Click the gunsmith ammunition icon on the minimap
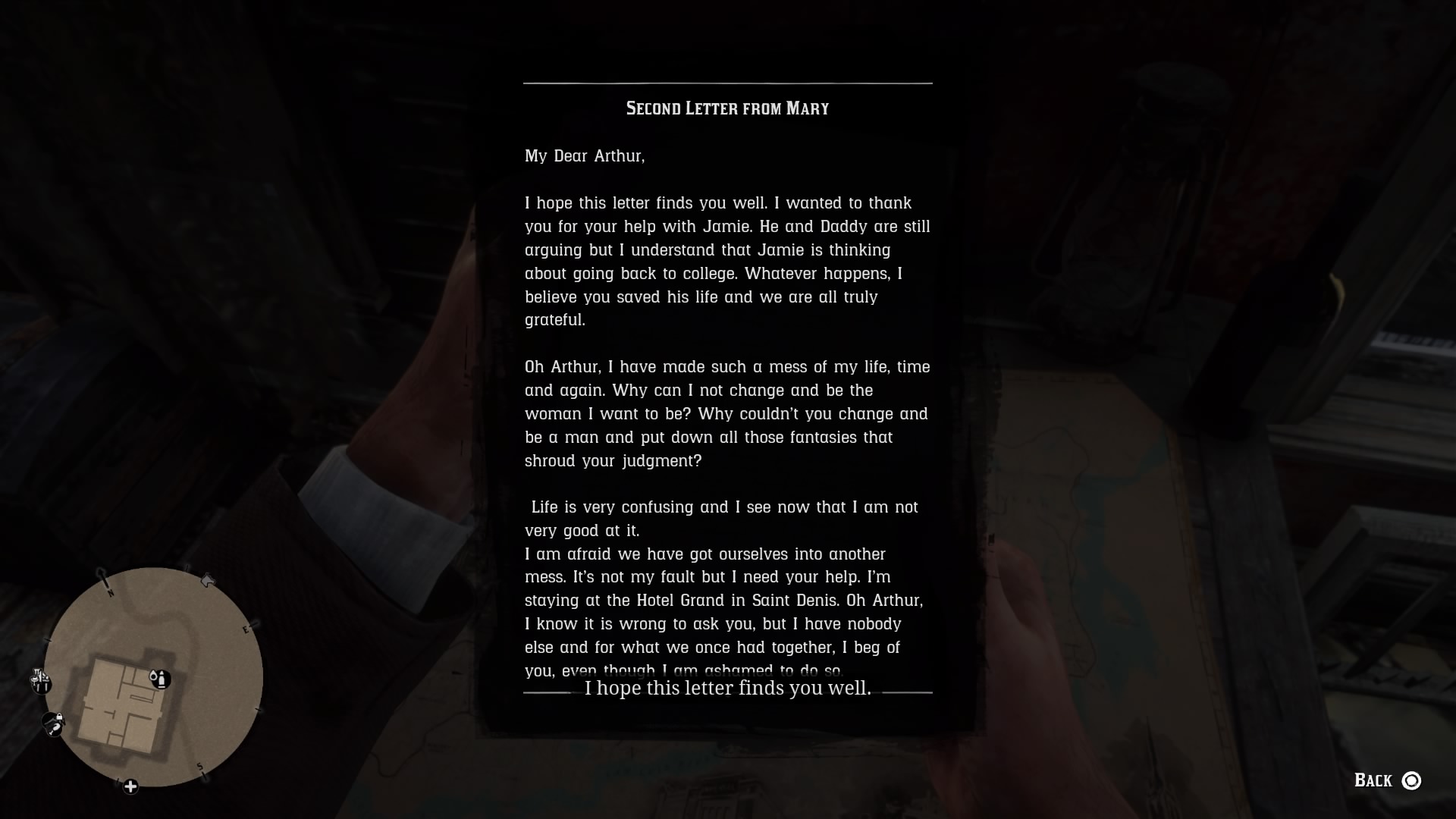 tap(158, 679)
